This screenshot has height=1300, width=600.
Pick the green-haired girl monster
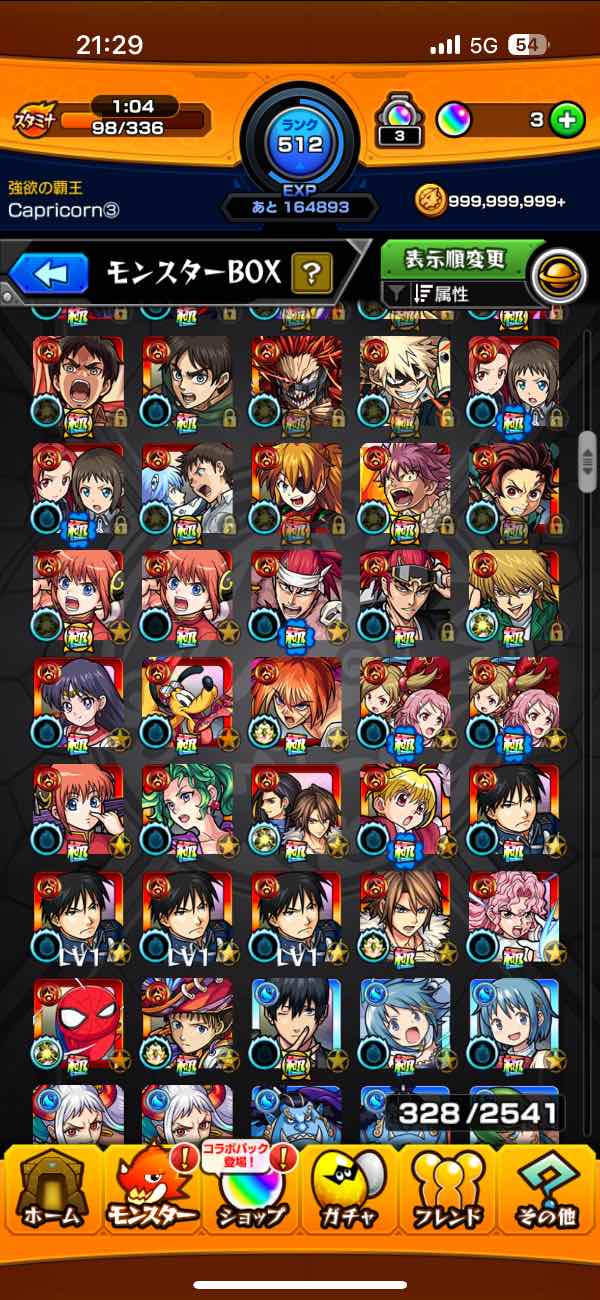click(187, 810)
